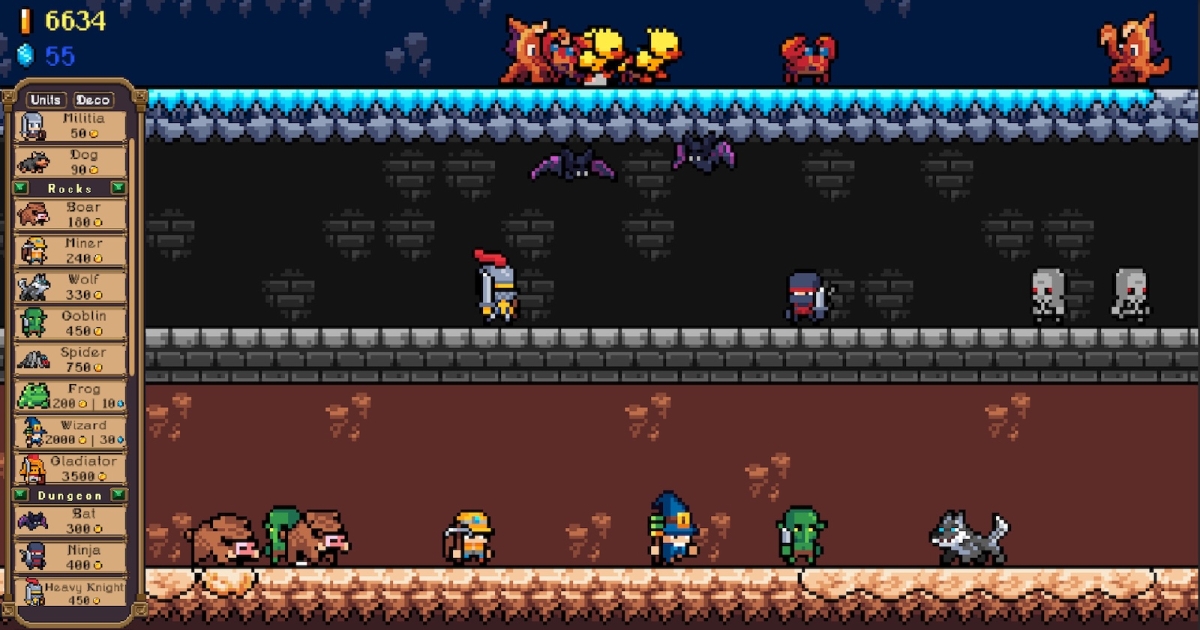The image size is (1200, 630).
Task: Pick the Spider unit row
Action: (70, 359)
